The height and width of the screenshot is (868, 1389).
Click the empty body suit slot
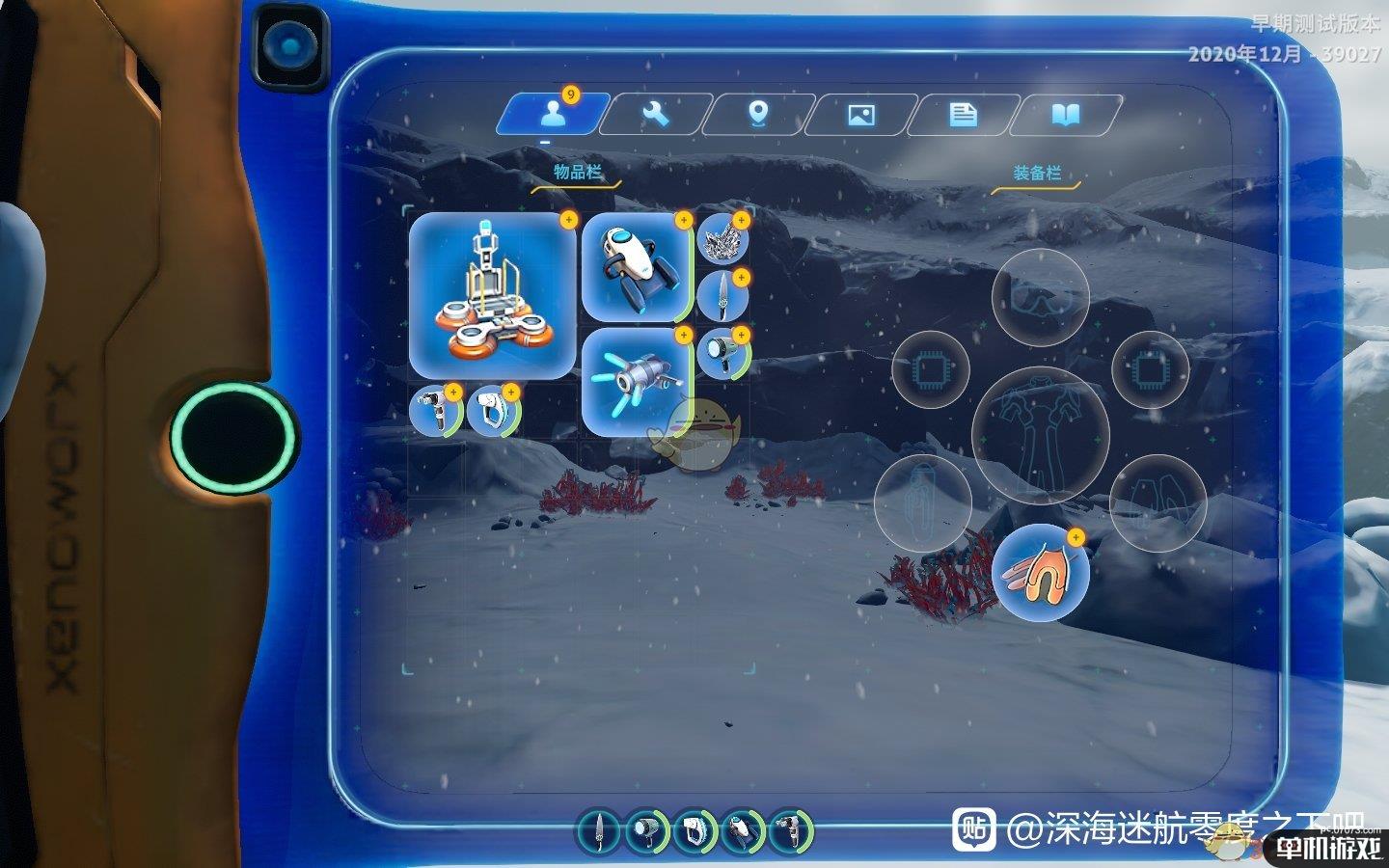(1041, 434)
